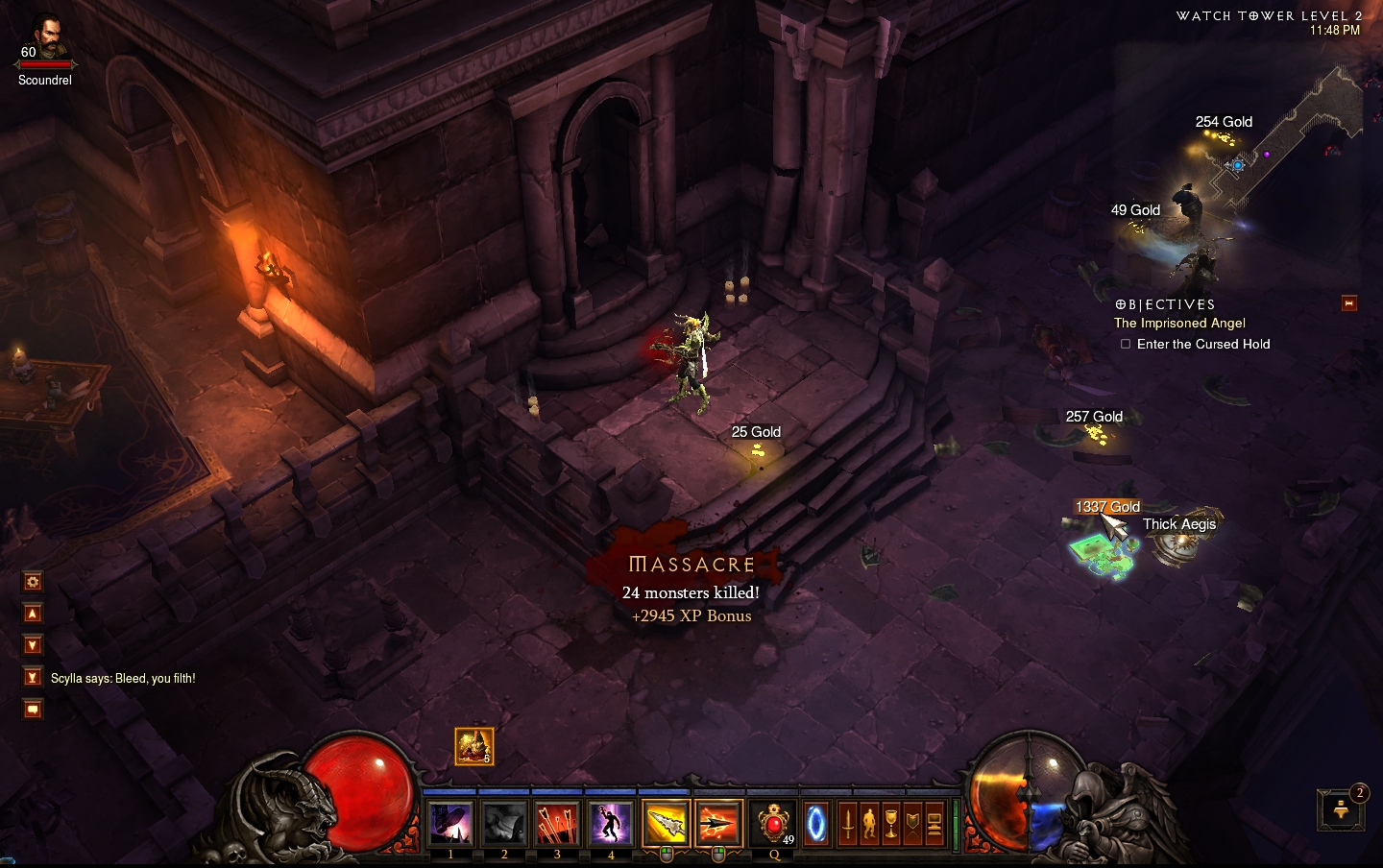Click the chat scroll up arrow button

33,614
